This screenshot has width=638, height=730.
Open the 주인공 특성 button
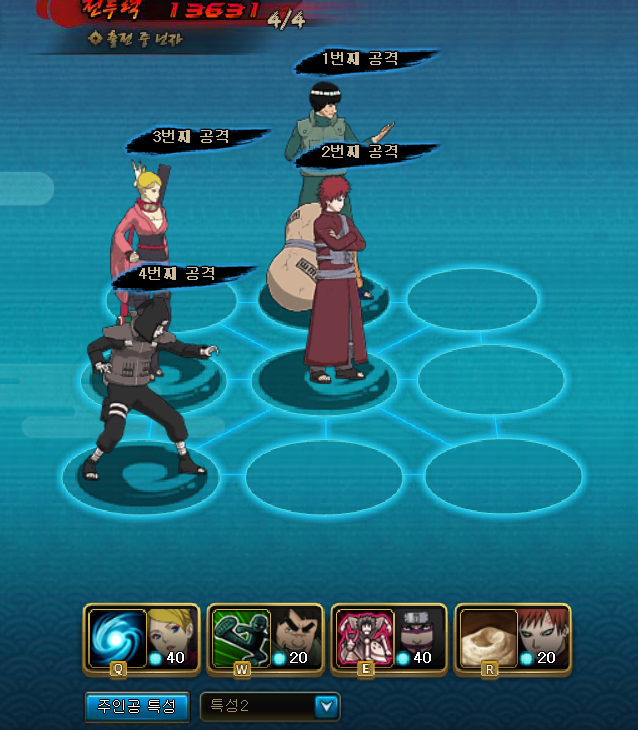coord(137,706)
